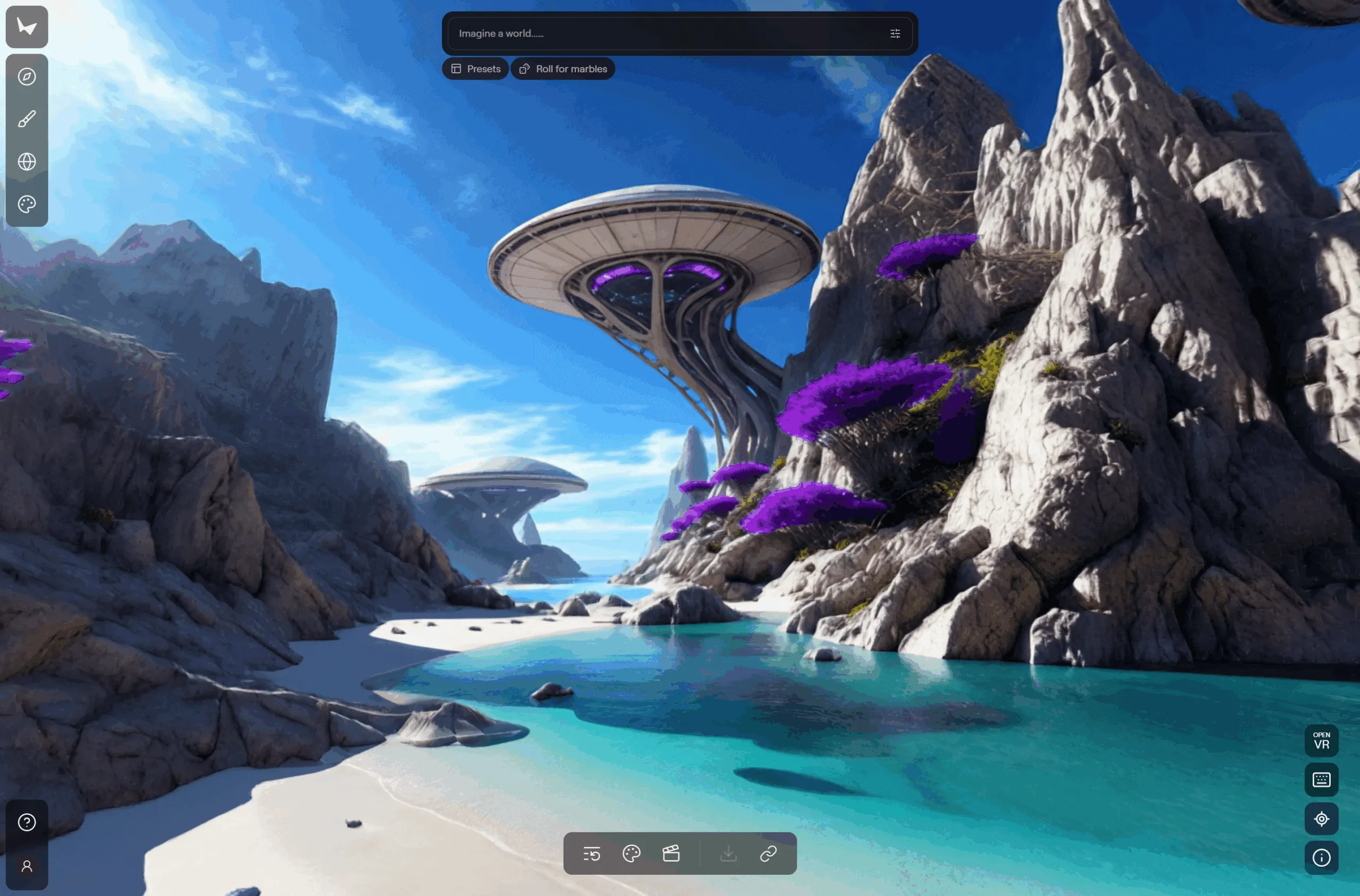Open the clapperboard video tool
Viewport: 1360px width, 896px height.
671,854
